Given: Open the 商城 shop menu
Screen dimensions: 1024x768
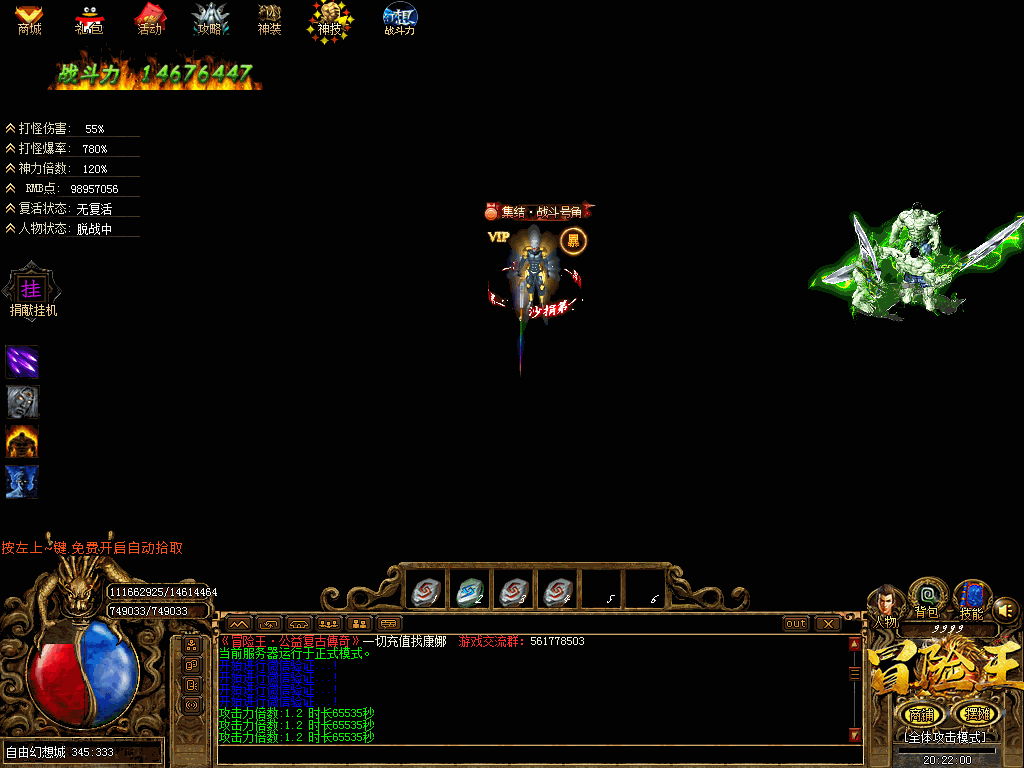Looking at the screenshot, I should click(x=29, y=19).
